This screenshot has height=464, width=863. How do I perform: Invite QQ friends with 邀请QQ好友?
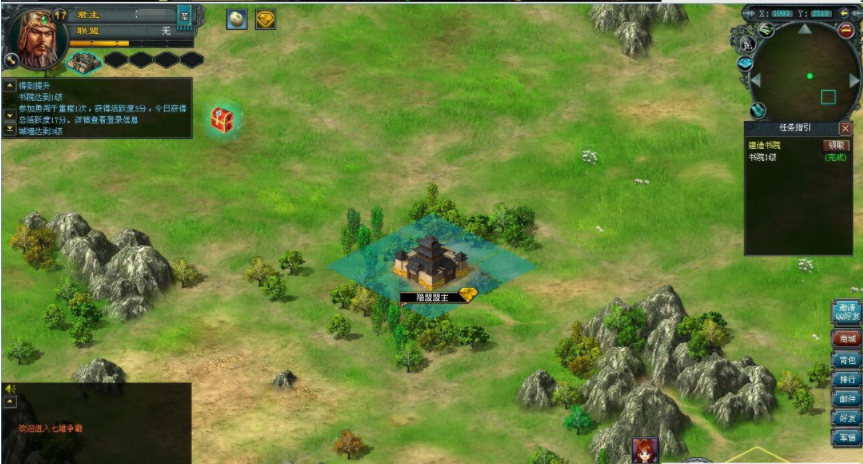pos(846,312)
